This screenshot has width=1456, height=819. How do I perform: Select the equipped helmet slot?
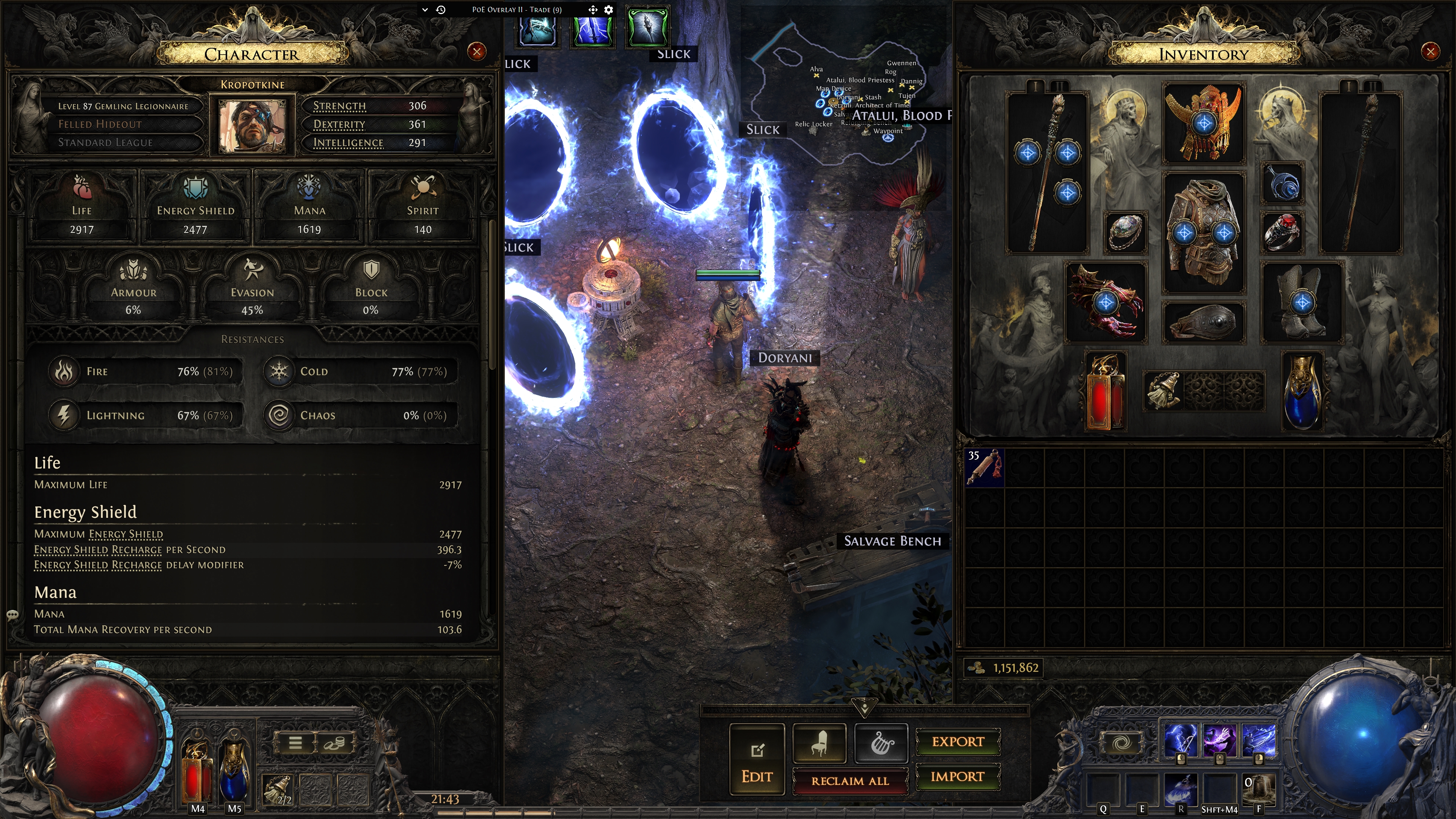coord(1203,123)
